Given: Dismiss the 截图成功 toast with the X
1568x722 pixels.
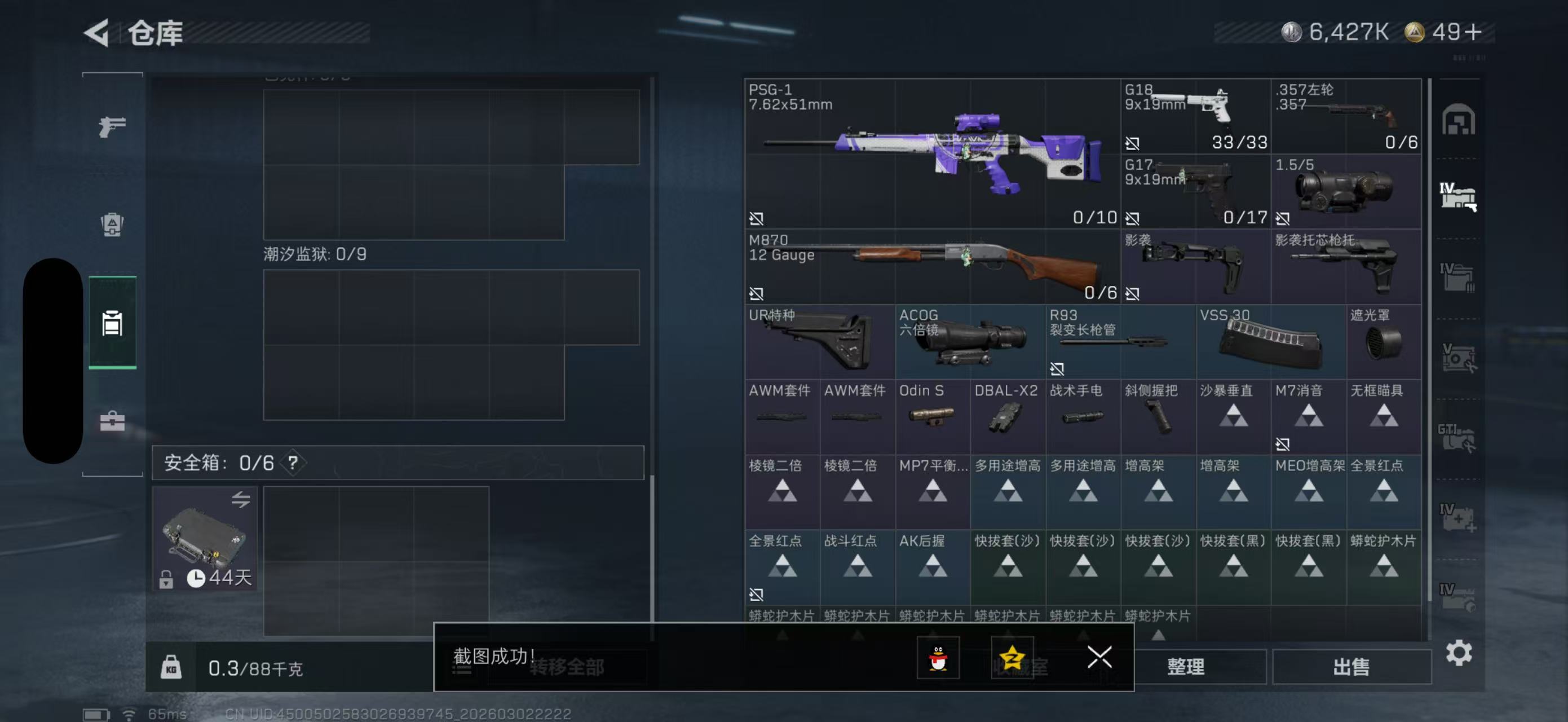Looking at the screenshot, I should 1099,658.
